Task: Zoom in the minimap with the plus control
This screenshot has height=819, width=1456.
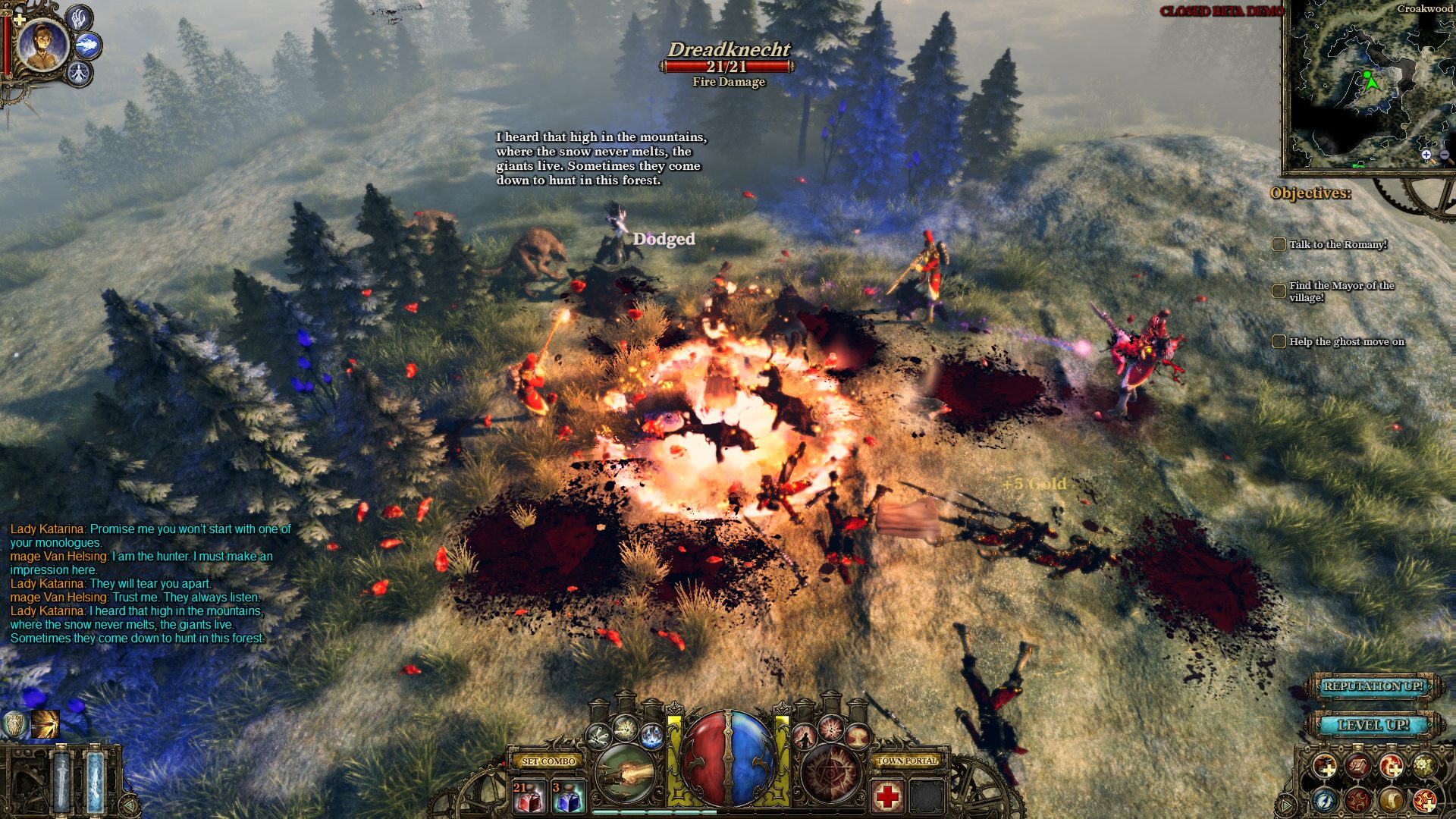Action: (x=1426, y=155)
